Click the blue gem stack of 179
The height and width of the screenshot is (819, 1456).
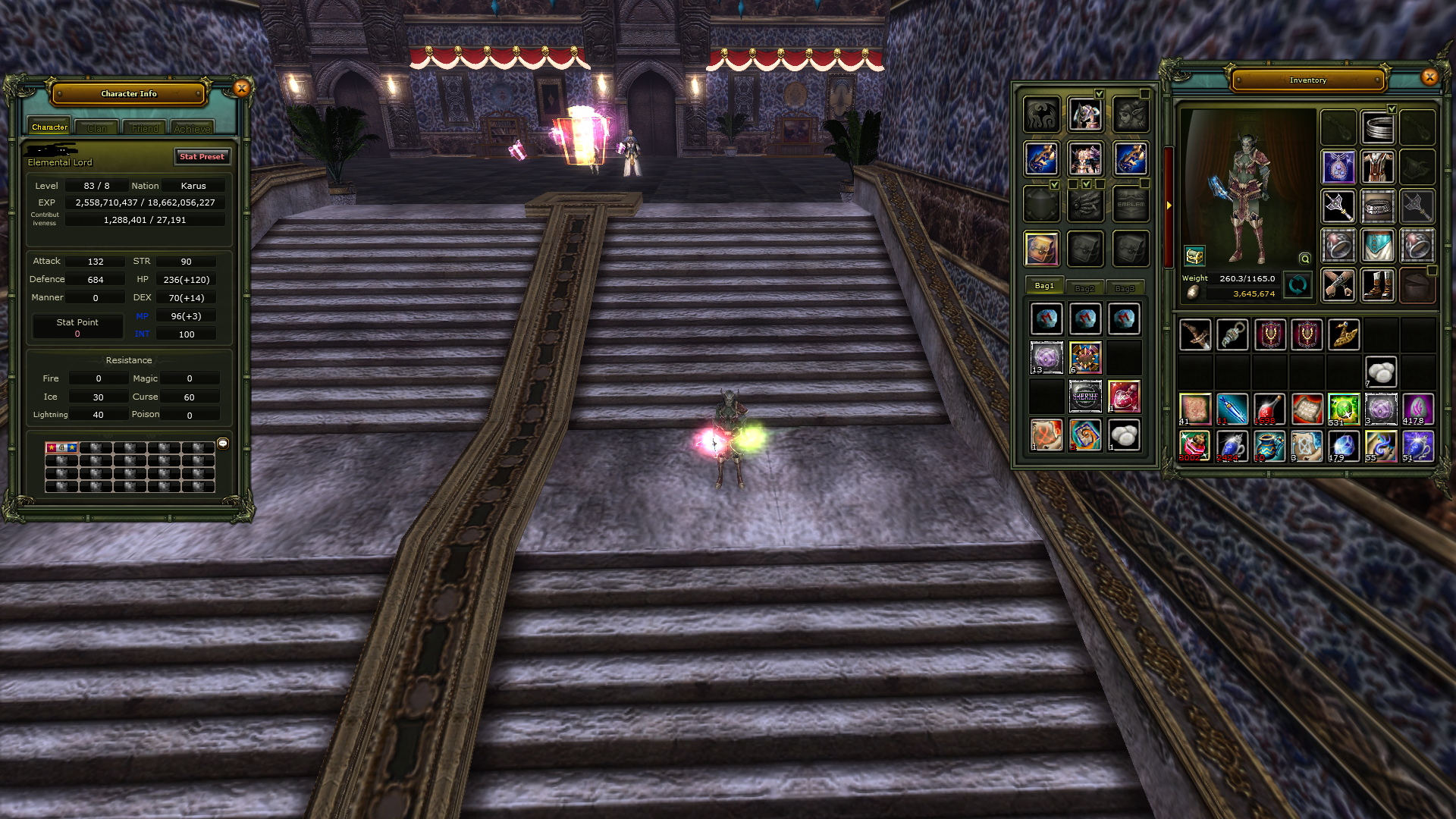point(1344,446)
